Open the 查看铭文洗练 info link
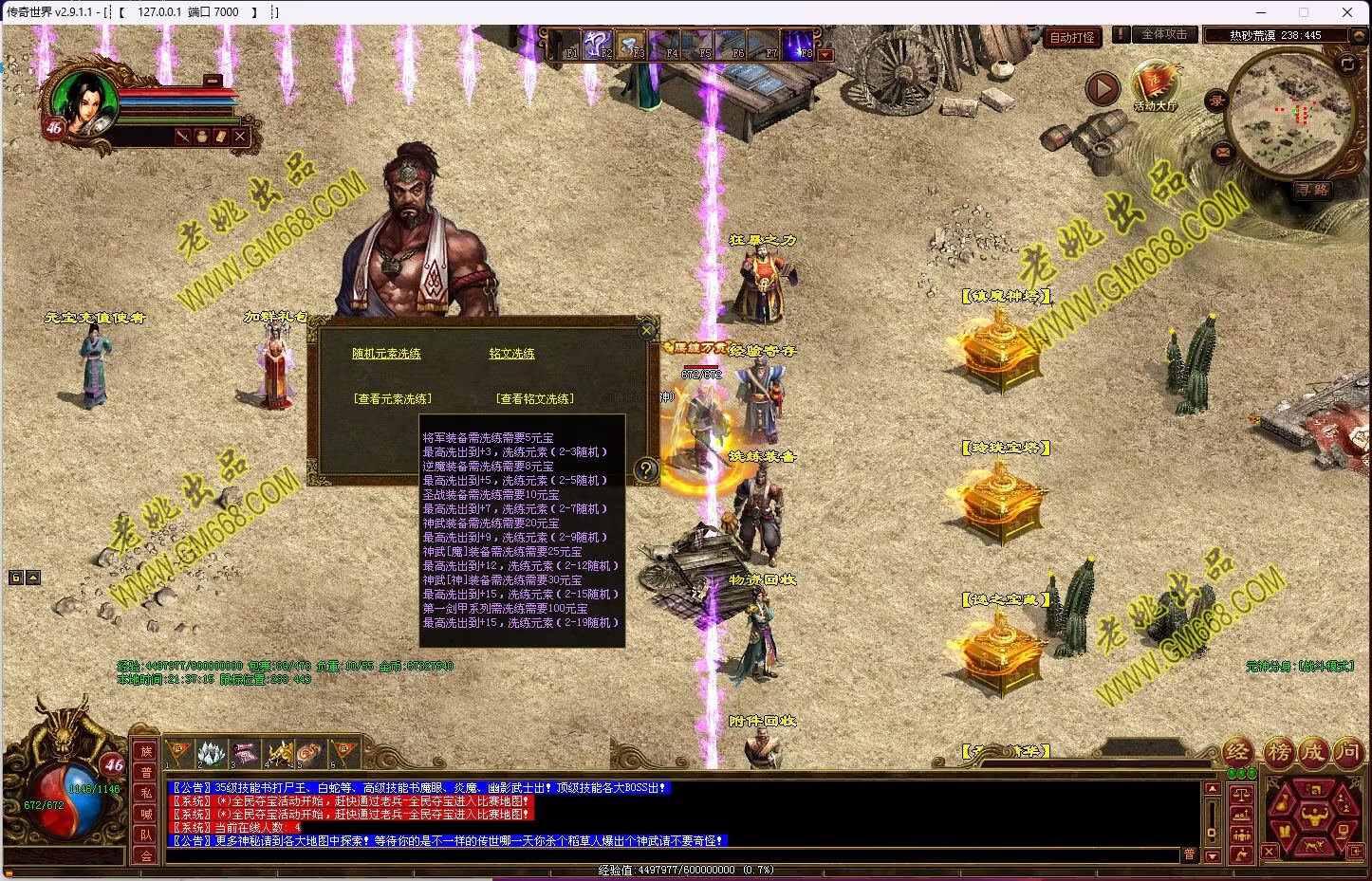This screenshot has width=1372, height=881. coord(534,399)
